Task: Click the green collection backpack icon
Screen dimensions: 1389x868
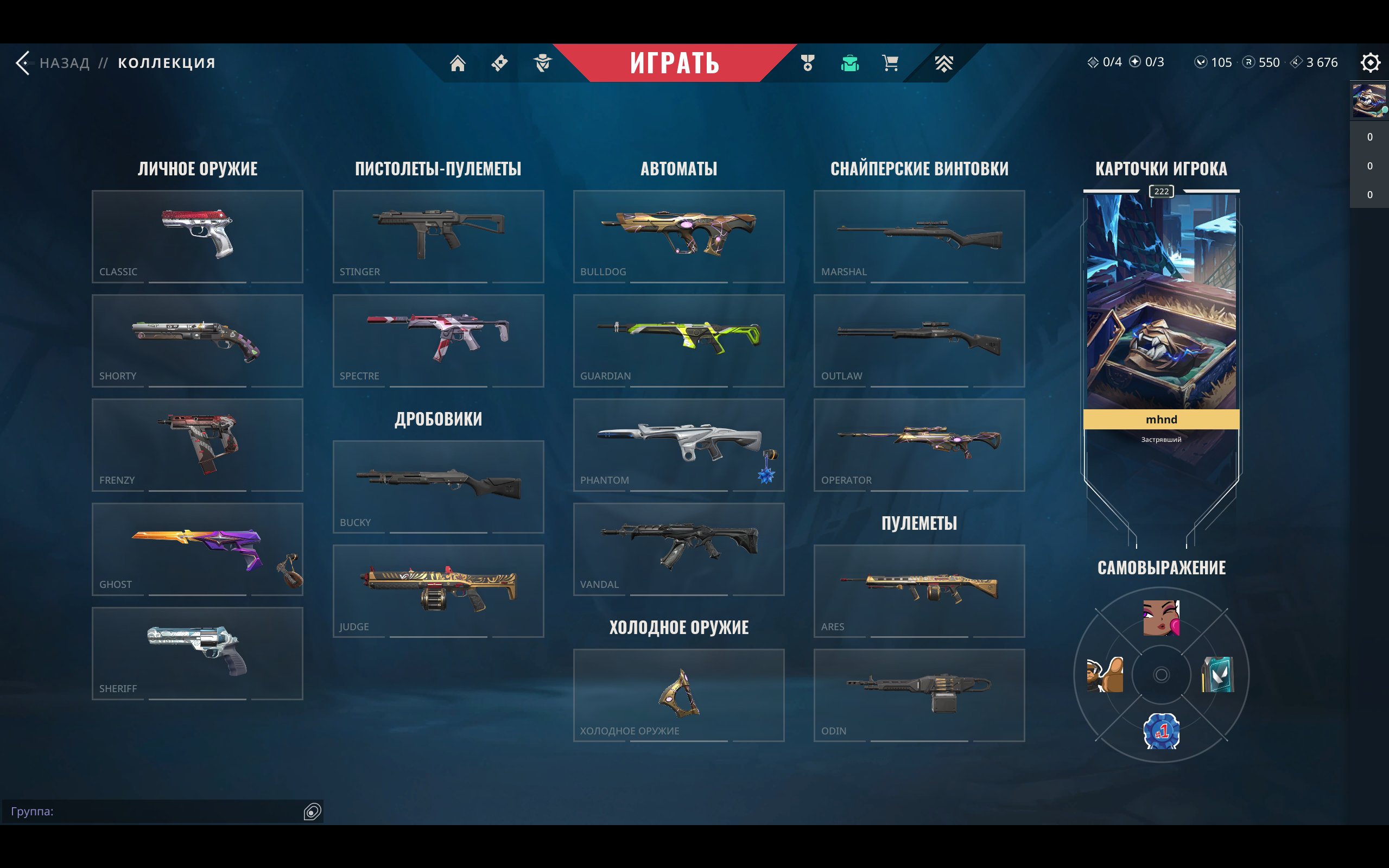Action: pyautogui.click(x=849, y=63)
